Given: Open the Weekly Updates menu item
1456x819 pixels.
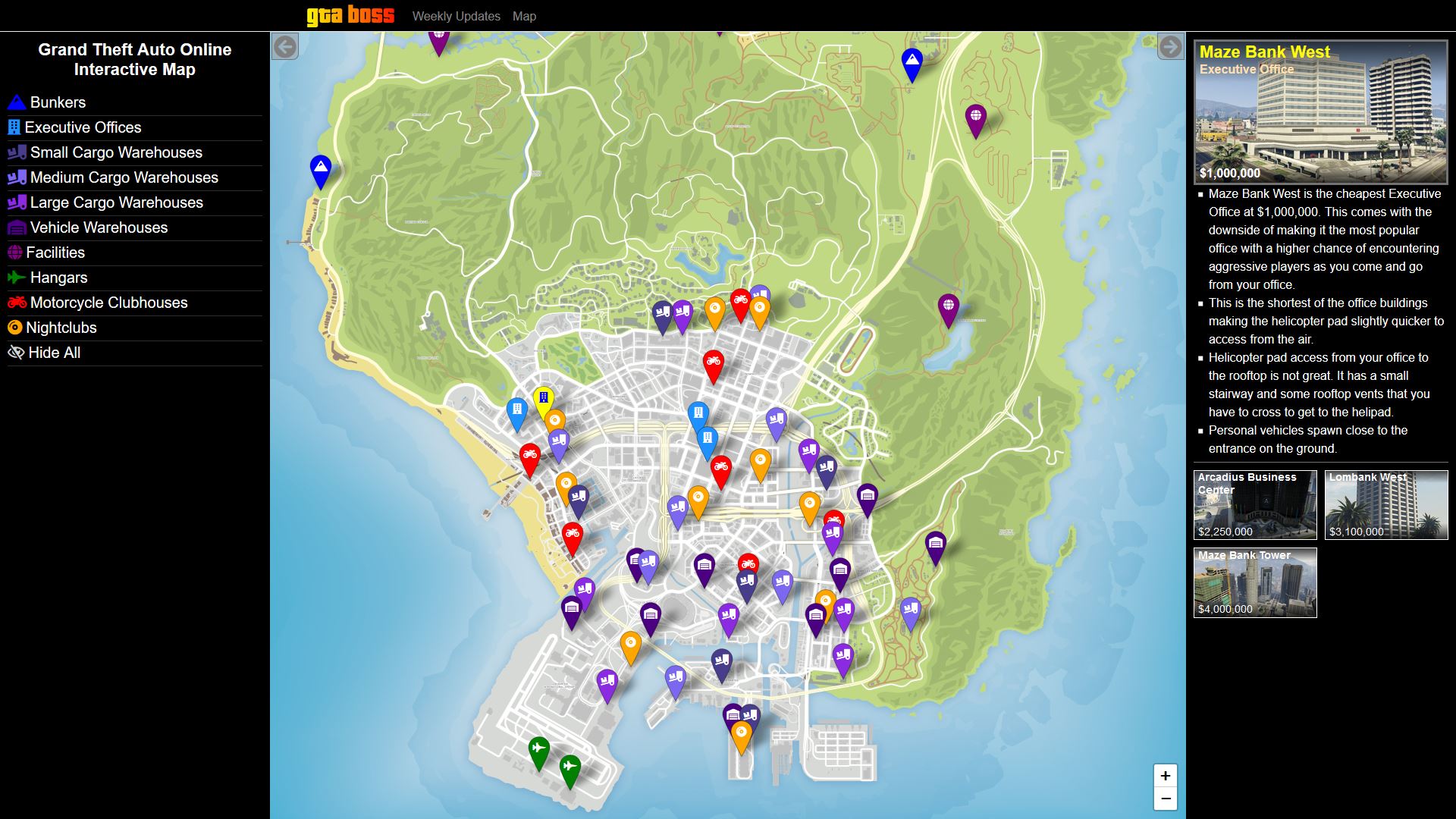Looking at the screenshot, I should tap(455, 16).
